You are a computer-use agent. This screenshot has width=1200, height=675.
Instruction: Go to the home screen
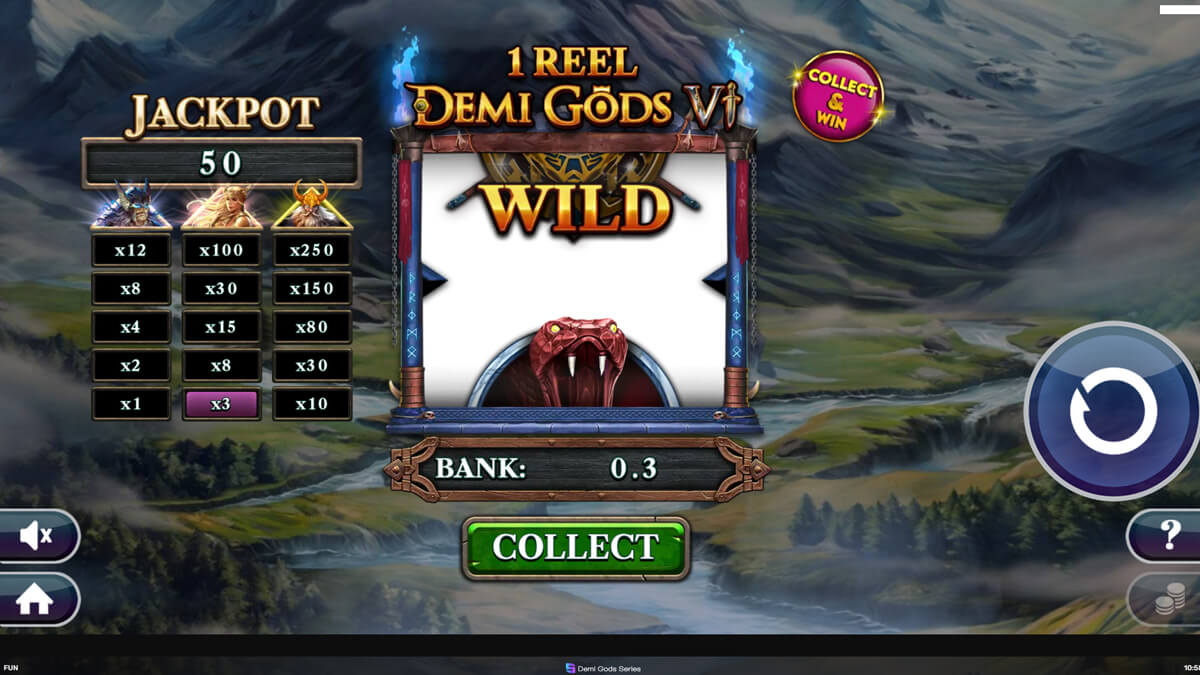point(35,599)
